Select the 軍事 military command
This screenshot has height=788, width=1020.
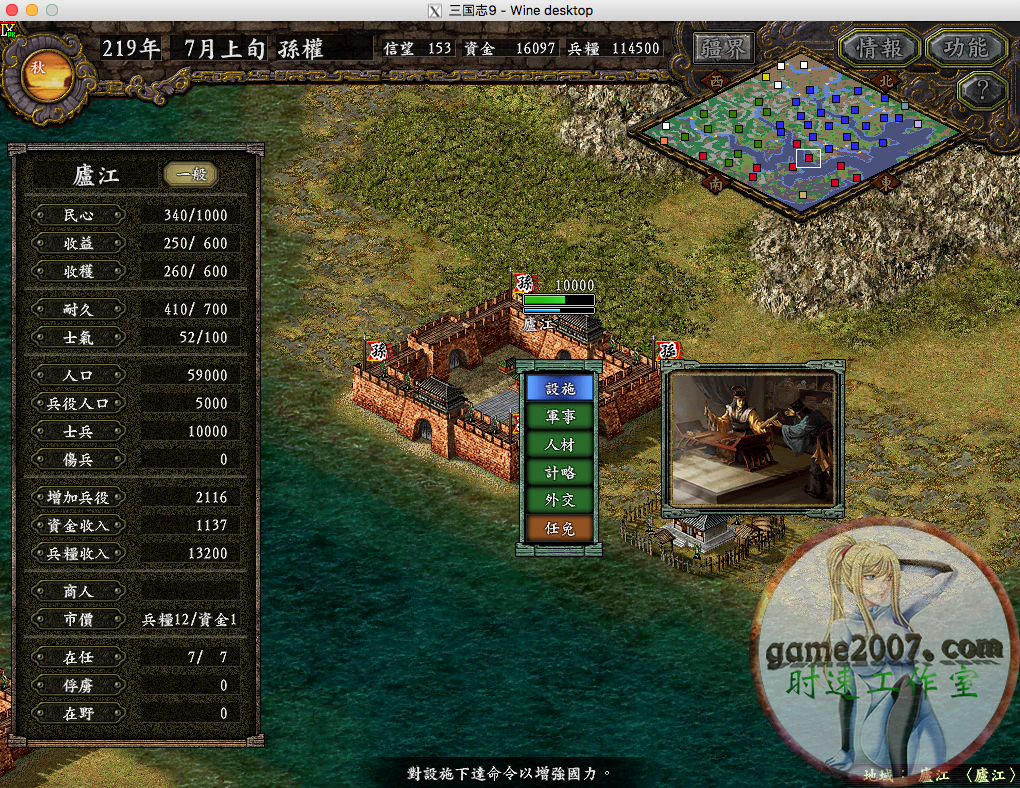(560, 416)
